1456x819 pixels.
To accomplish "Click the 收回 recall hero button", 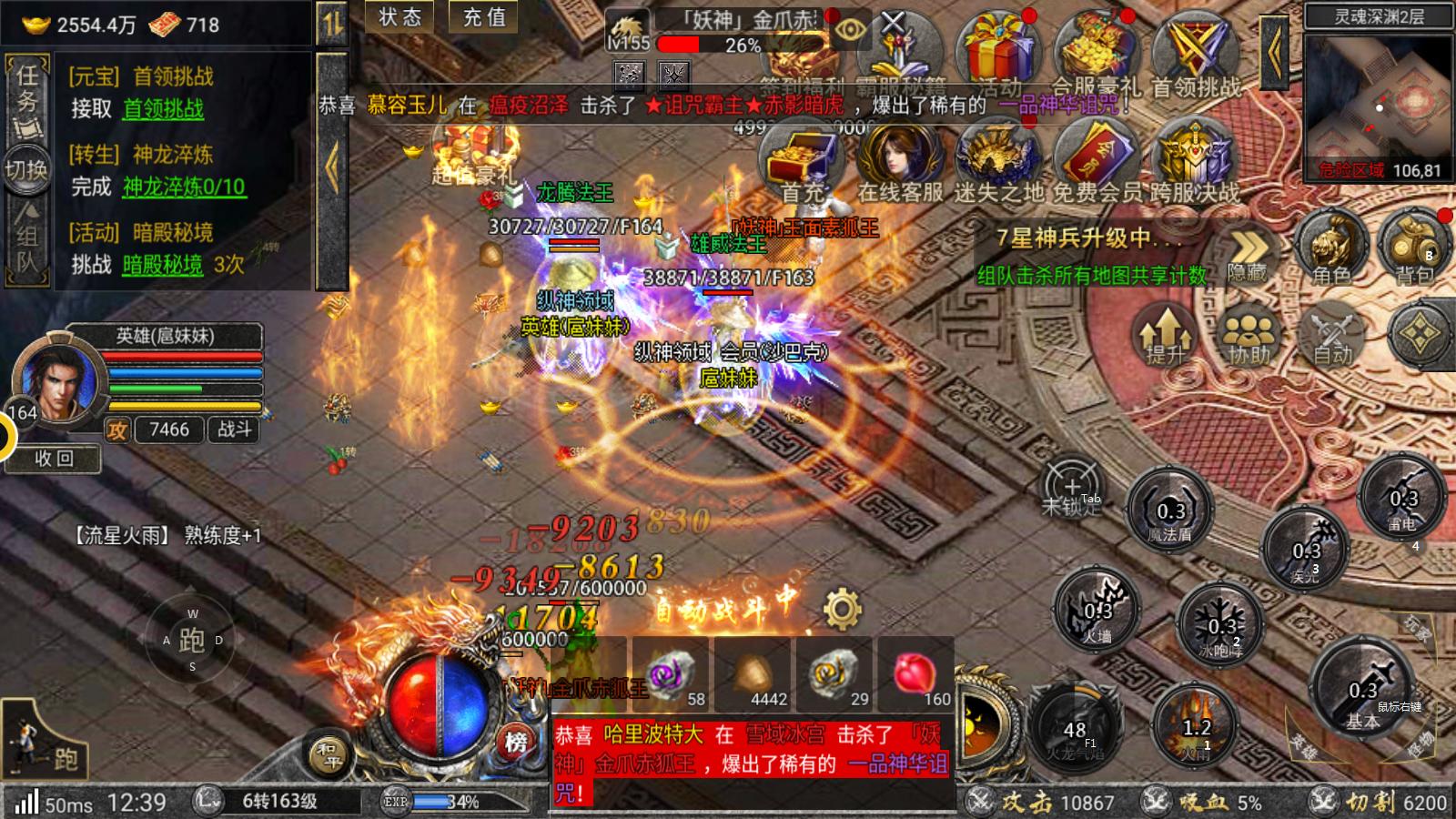I will (53, 459).
